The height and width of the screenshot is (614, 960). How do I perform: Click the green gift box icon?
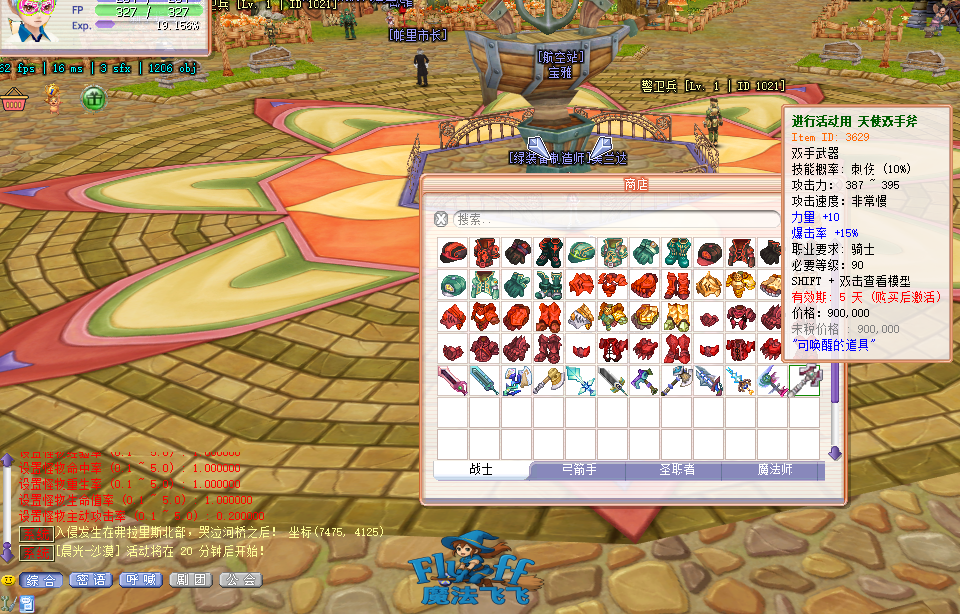[93, 98]
